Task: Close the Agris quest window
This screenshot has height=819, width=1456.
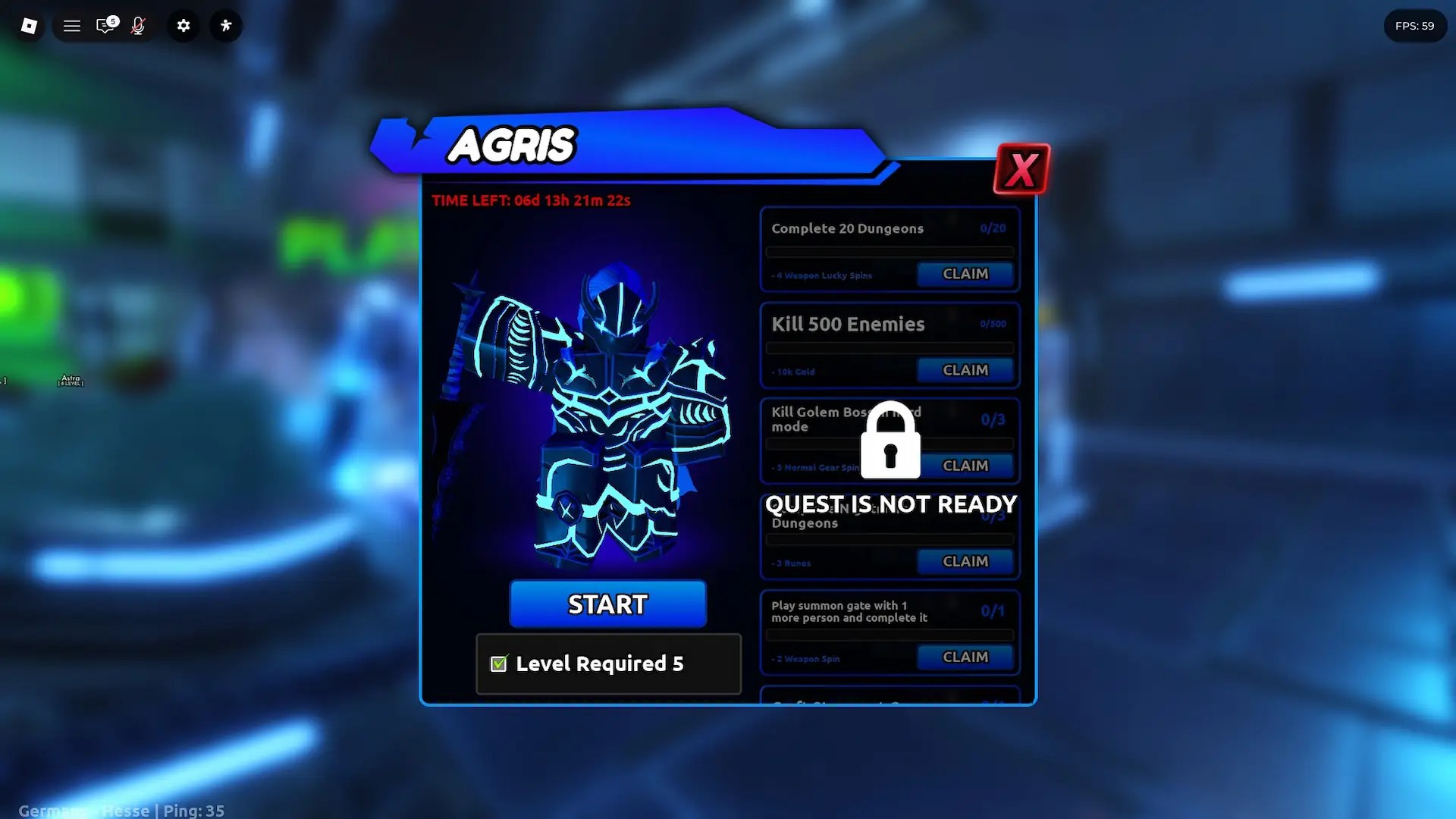Action: [x=1021, y=168]
